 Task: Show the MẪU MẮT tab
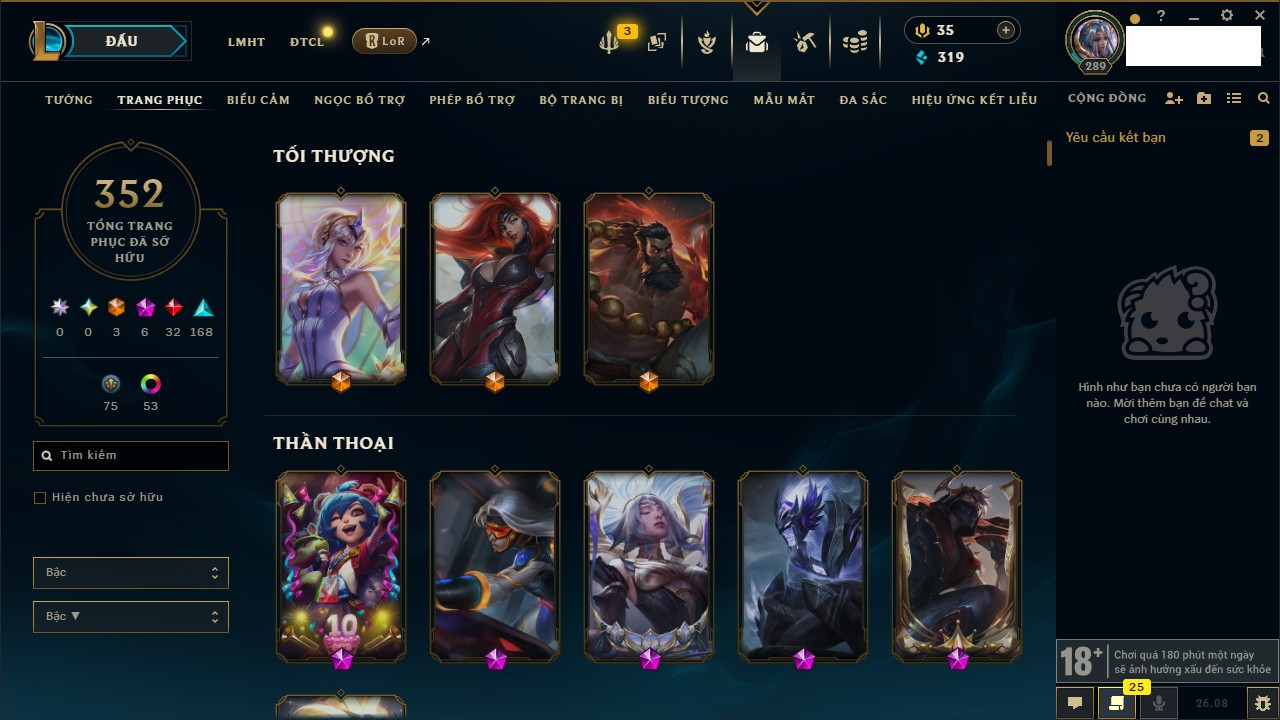coord(784,100)
